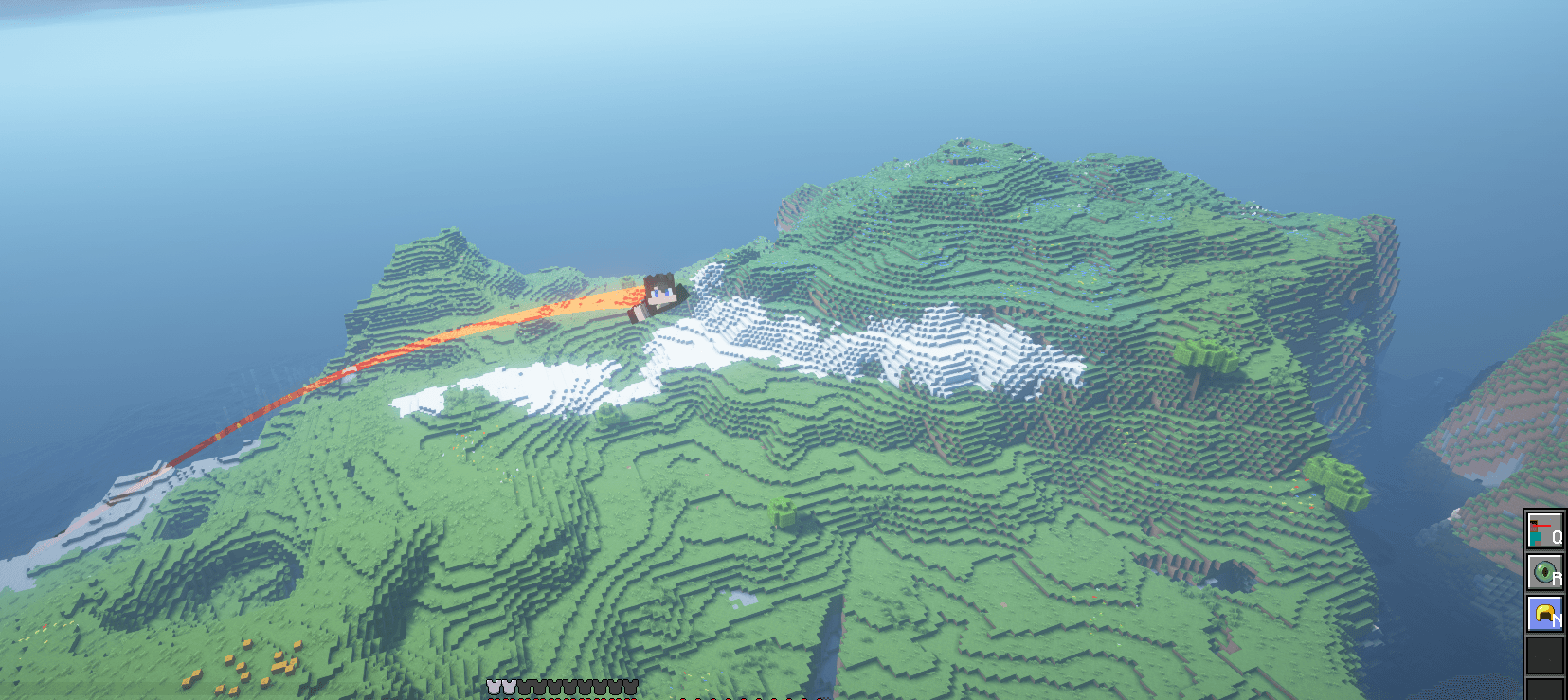The image size is (1568, 700).
Task: Click the Q hotkey label beside the first ability
Action: (x=1557, y=536)
